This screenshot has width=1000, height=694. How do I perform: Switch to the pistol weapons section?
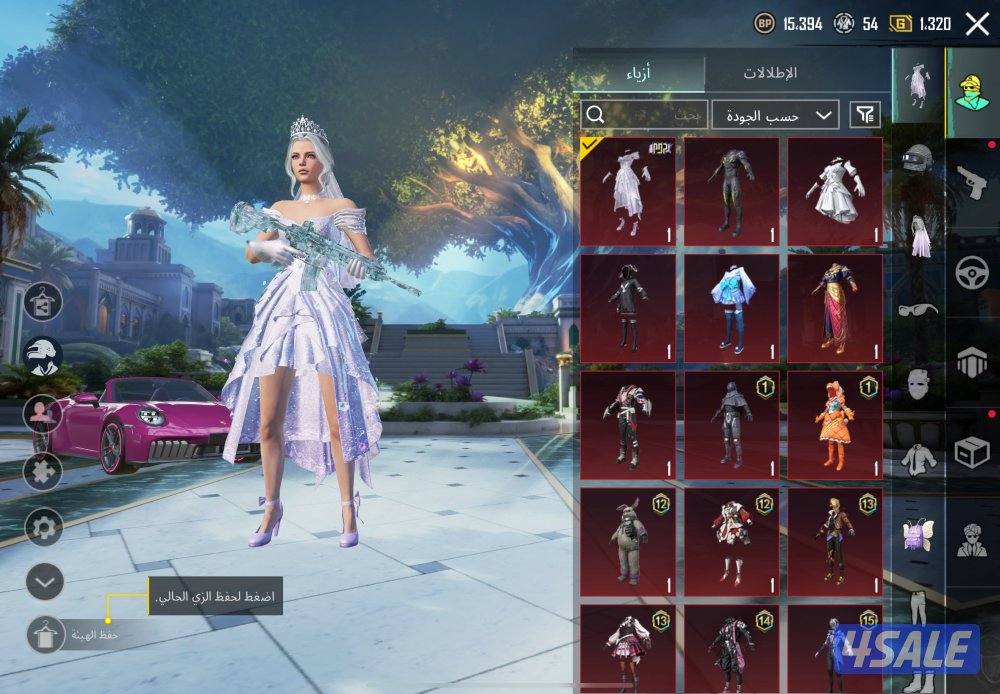(x=972, y=182)
